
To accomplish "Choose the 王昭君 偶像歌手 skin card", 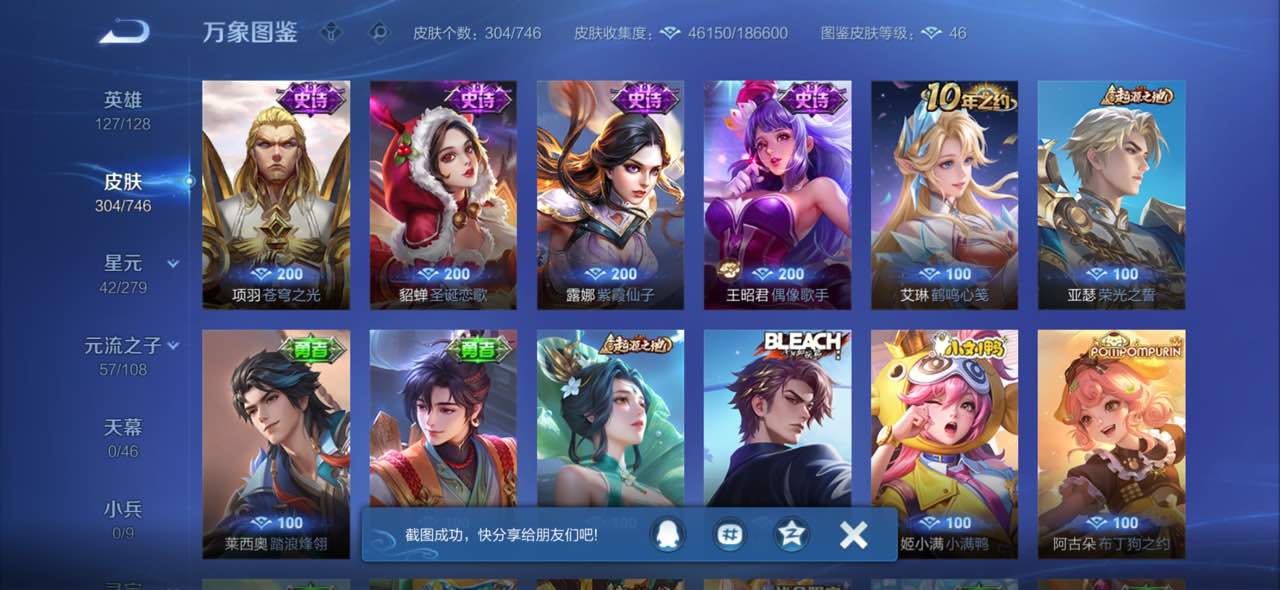I will 777,195.
